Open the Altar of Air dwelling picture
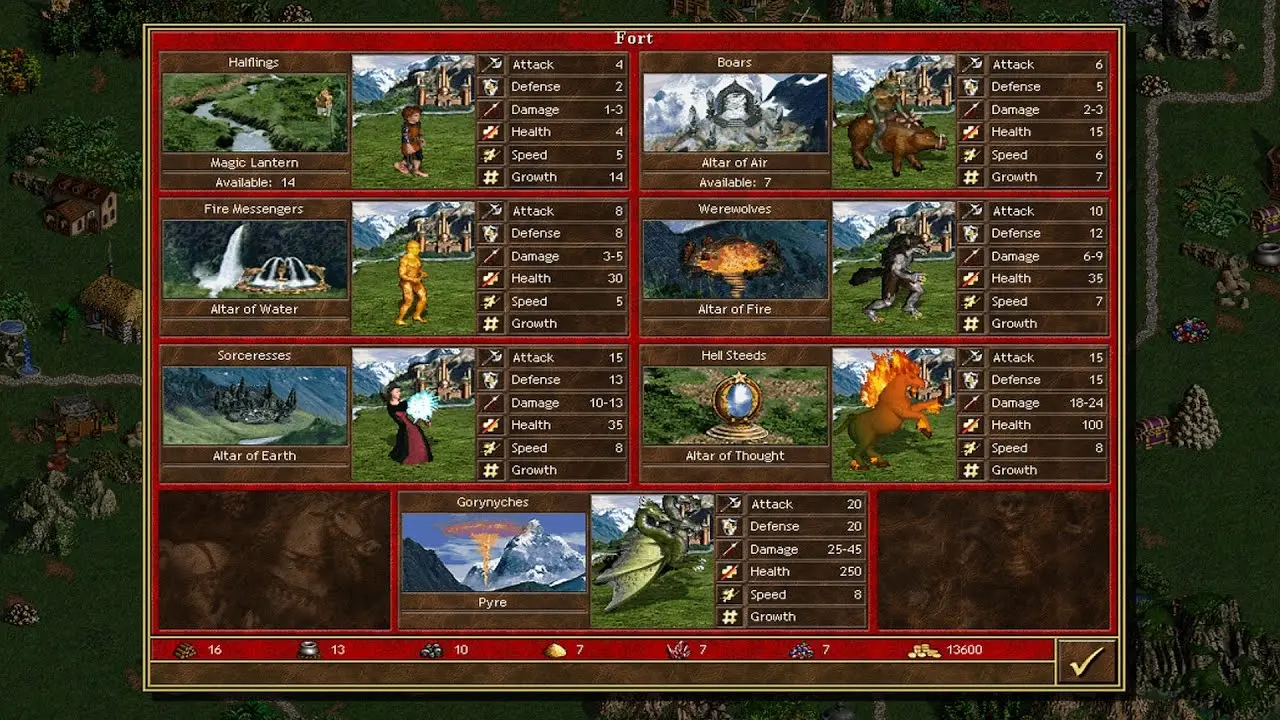 (735, 112)
